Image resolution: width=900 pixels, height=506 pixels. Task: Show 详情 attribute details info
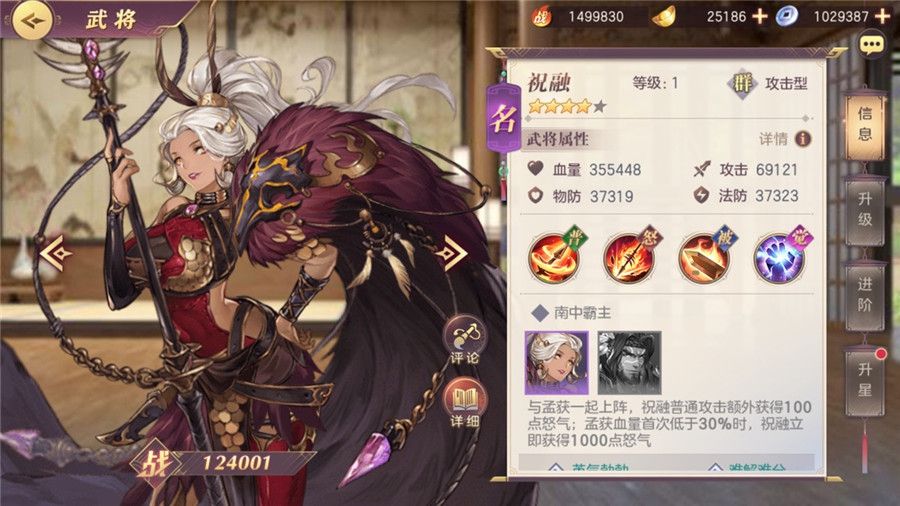801,139
